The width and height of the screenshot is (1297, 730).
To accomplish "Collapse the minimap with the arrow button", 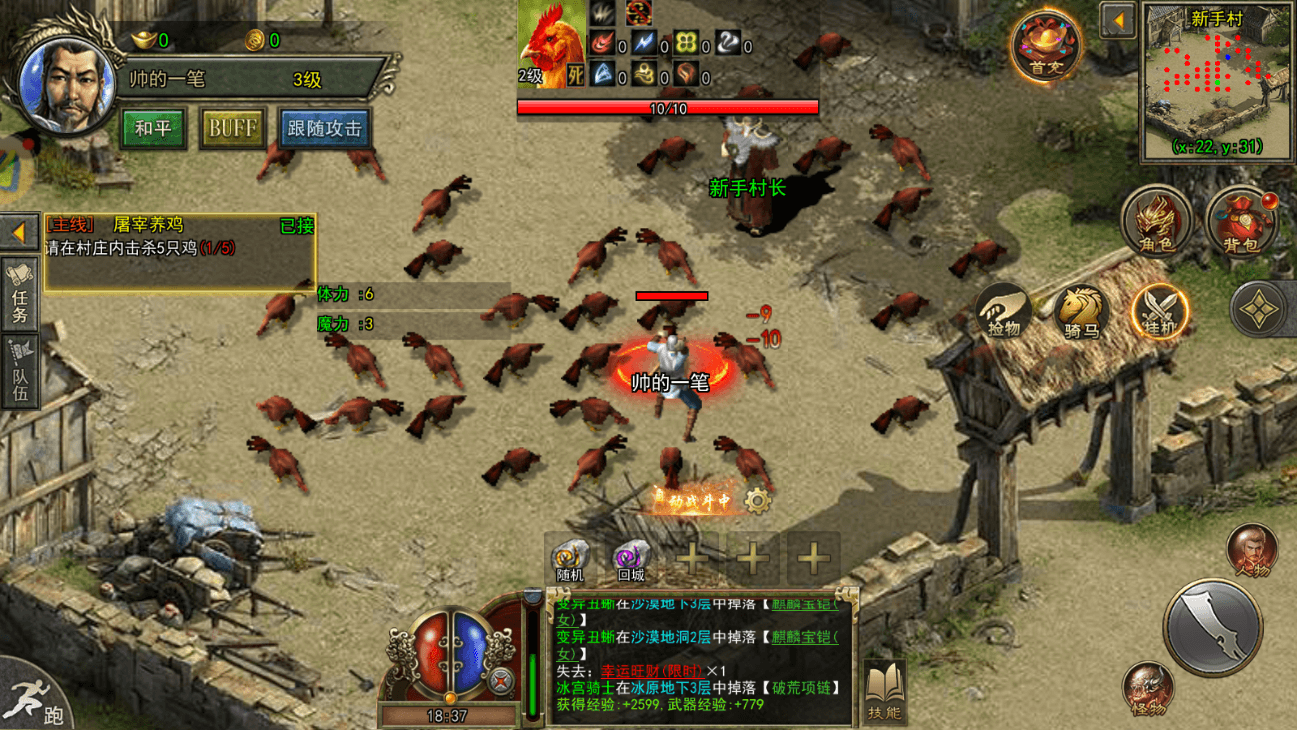I will [x=1118, y=21].
